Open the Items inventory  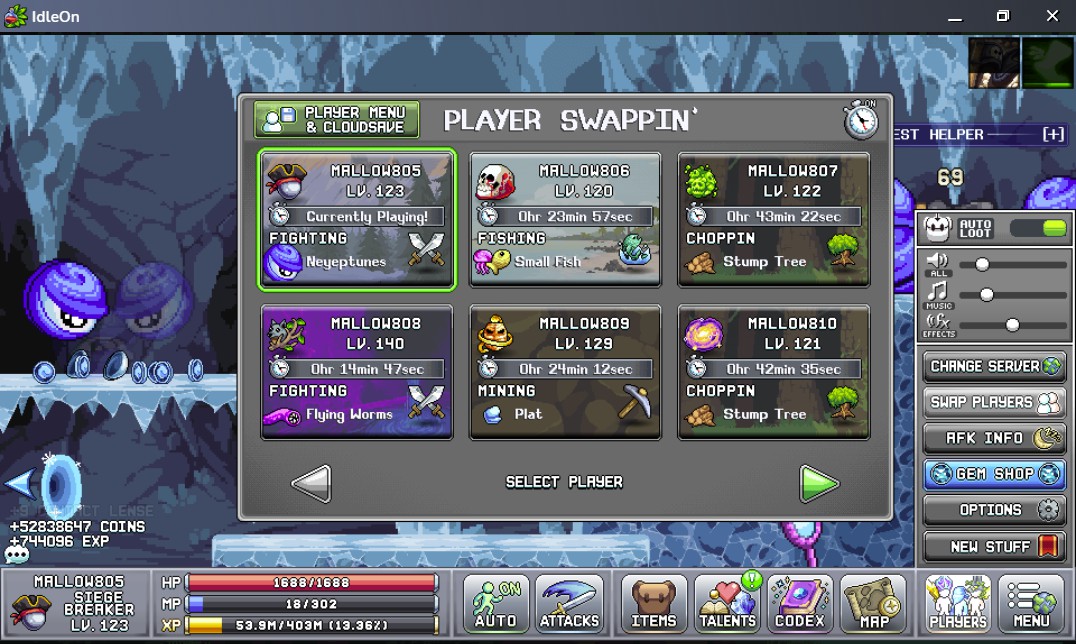pyautogui.click(x=654, y=603)
